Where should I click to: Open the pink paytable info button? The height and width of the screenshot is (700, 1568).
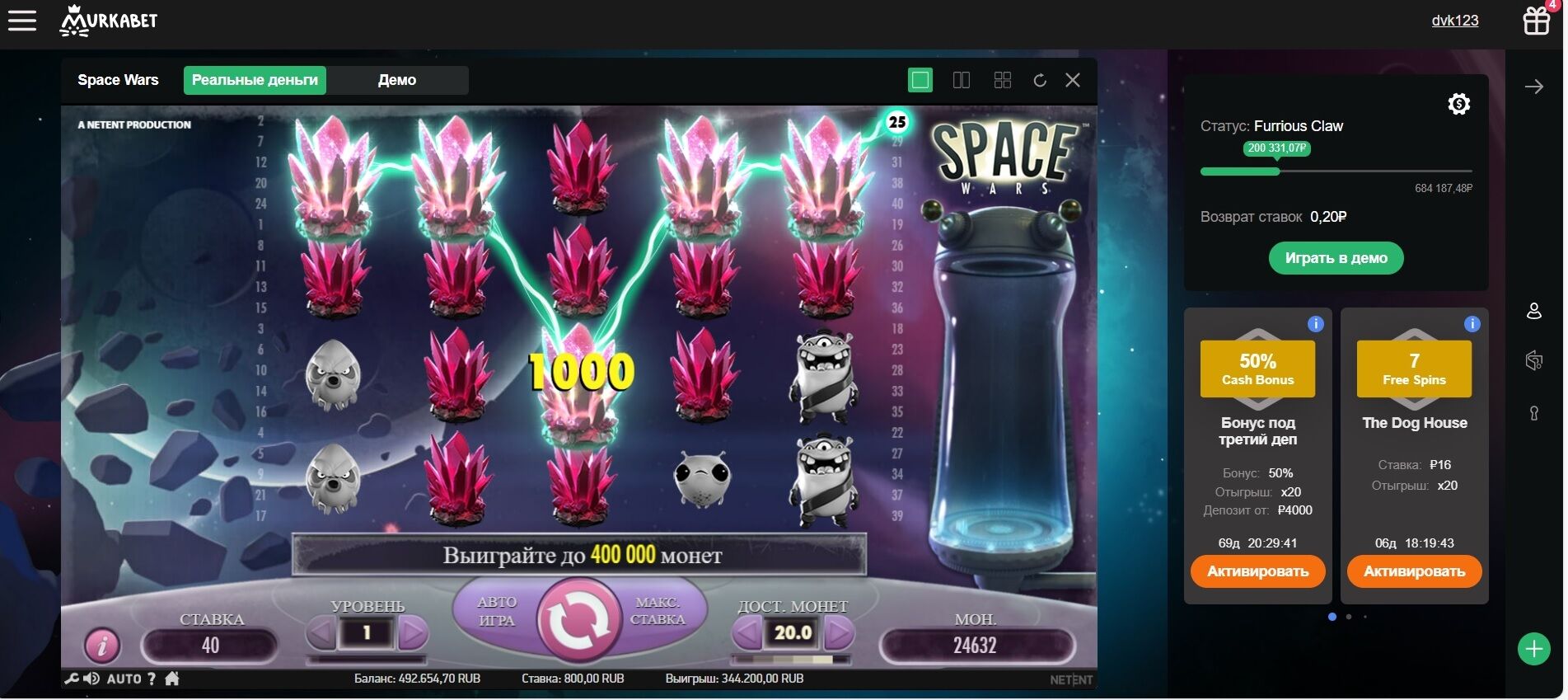tap(102, 646)
